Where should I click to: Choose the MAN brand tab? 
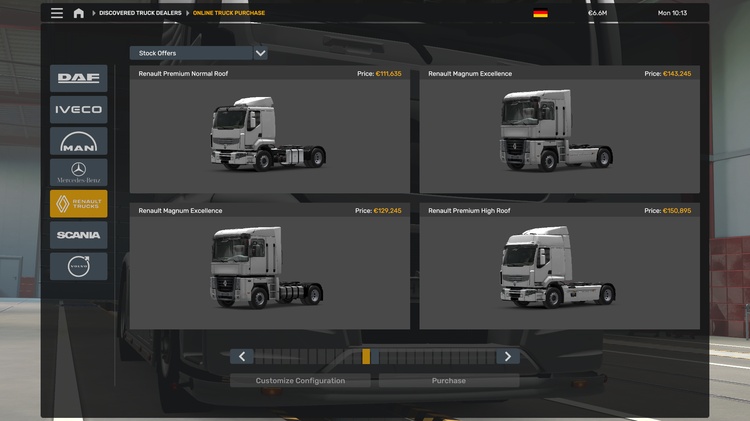click(x=78, y=142)
